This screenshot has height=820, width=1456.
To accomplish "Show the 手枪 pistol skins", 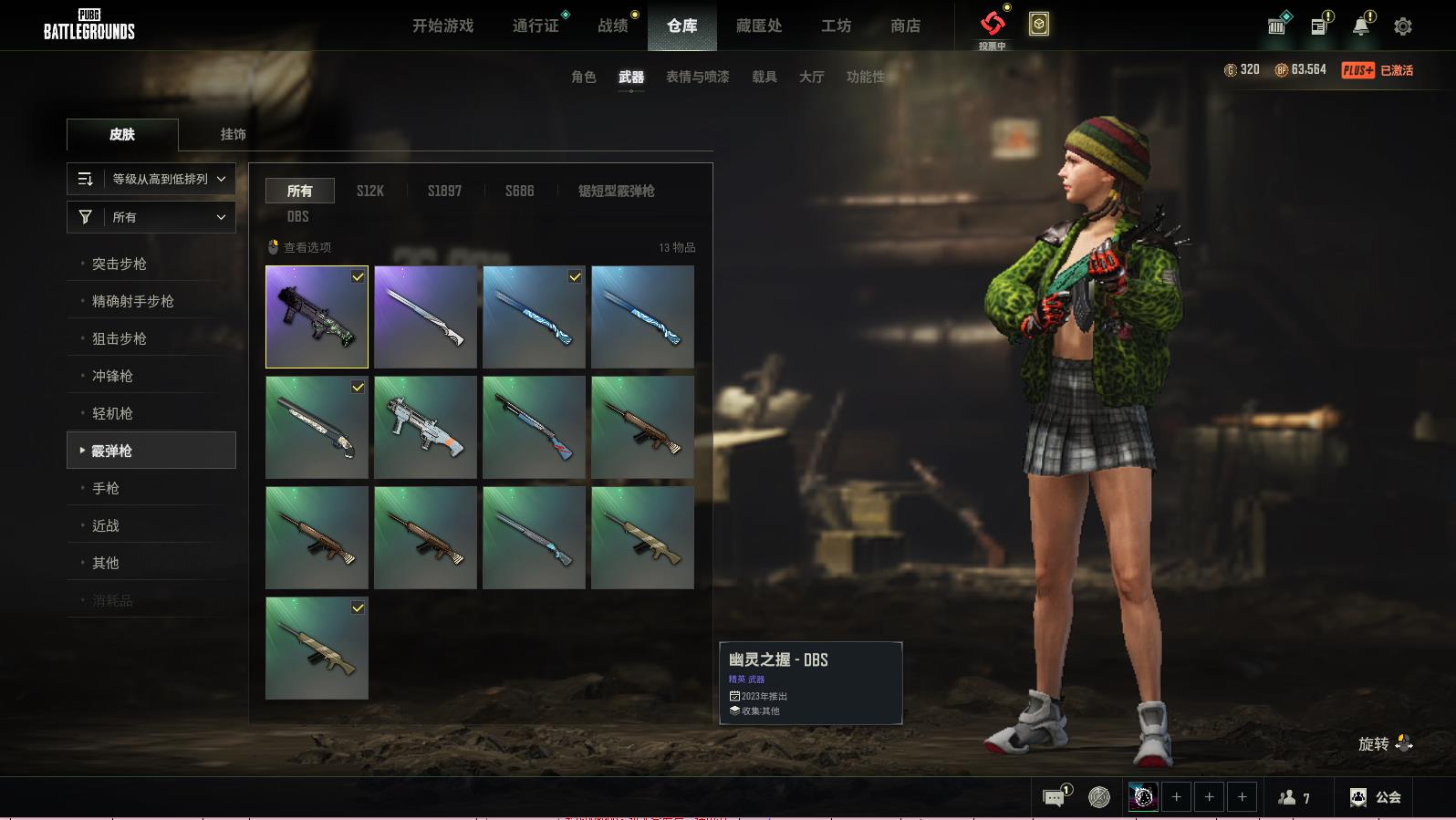I will coord(106,488).
